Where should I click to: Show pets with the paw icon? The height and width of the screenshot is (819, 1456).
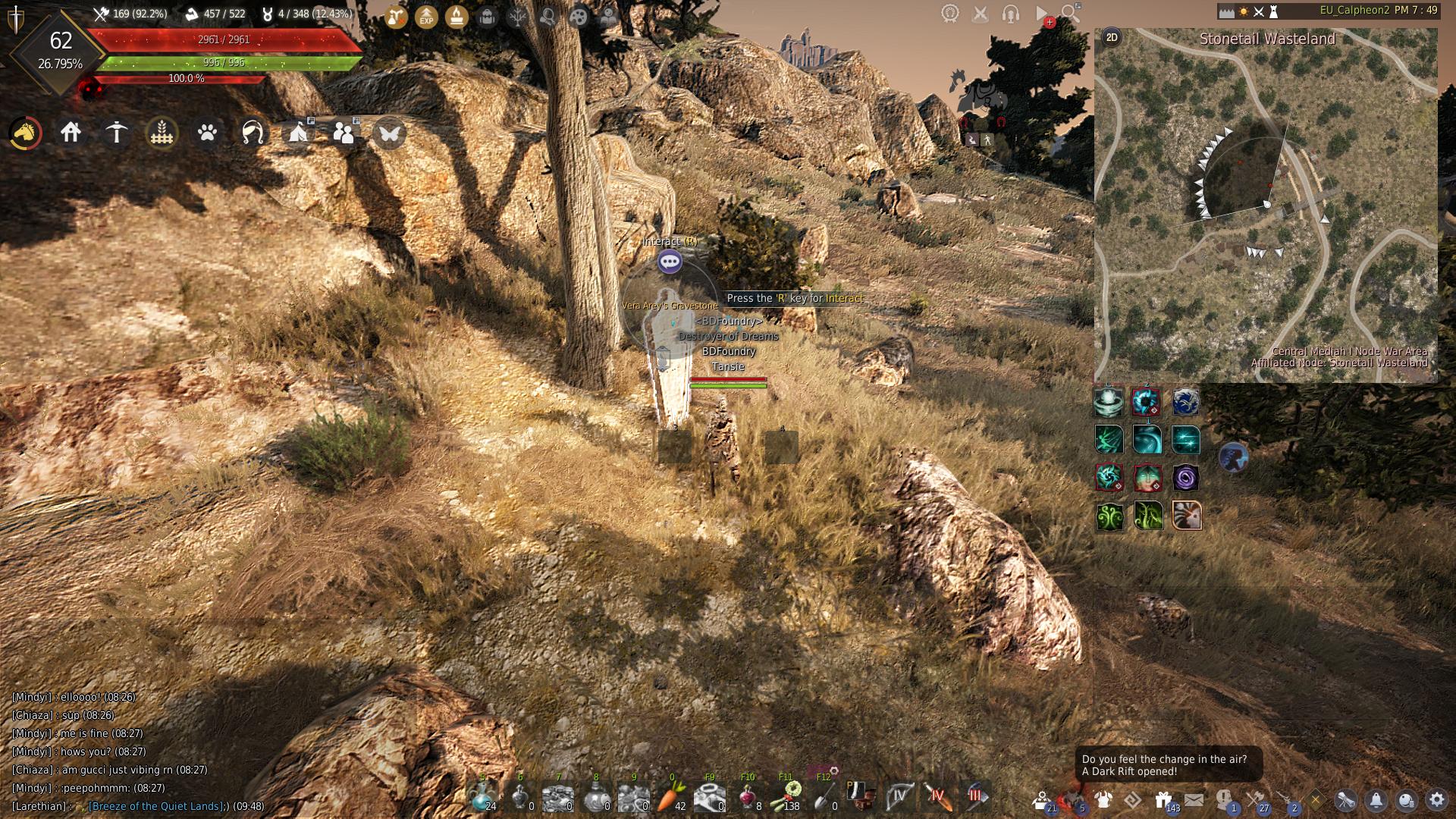coord(207,133)
